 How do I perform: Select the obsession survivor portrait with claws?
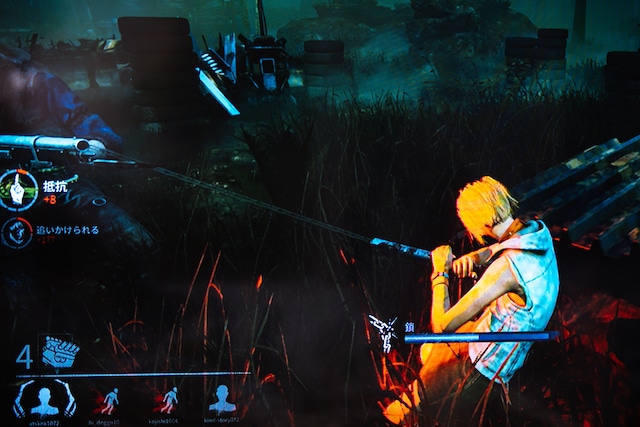[x=44, y=398]
